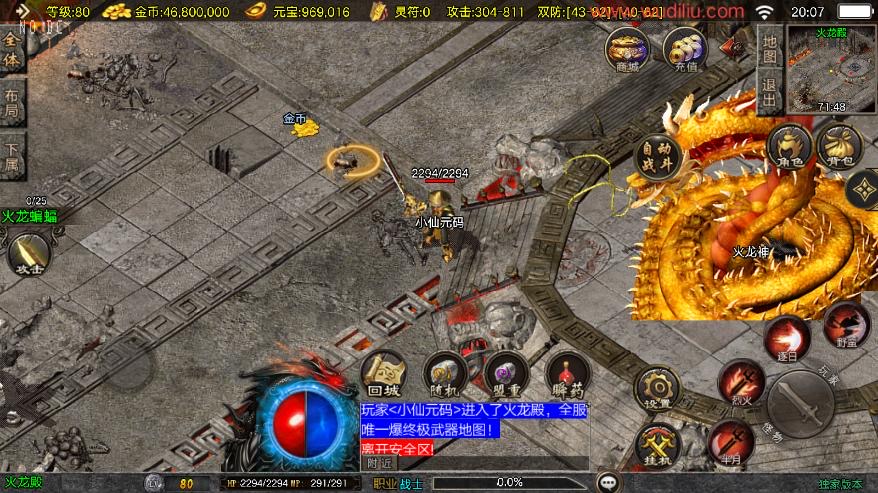Open the 充值 recharge menu
878x493 pixels.
tap(687, 48)
